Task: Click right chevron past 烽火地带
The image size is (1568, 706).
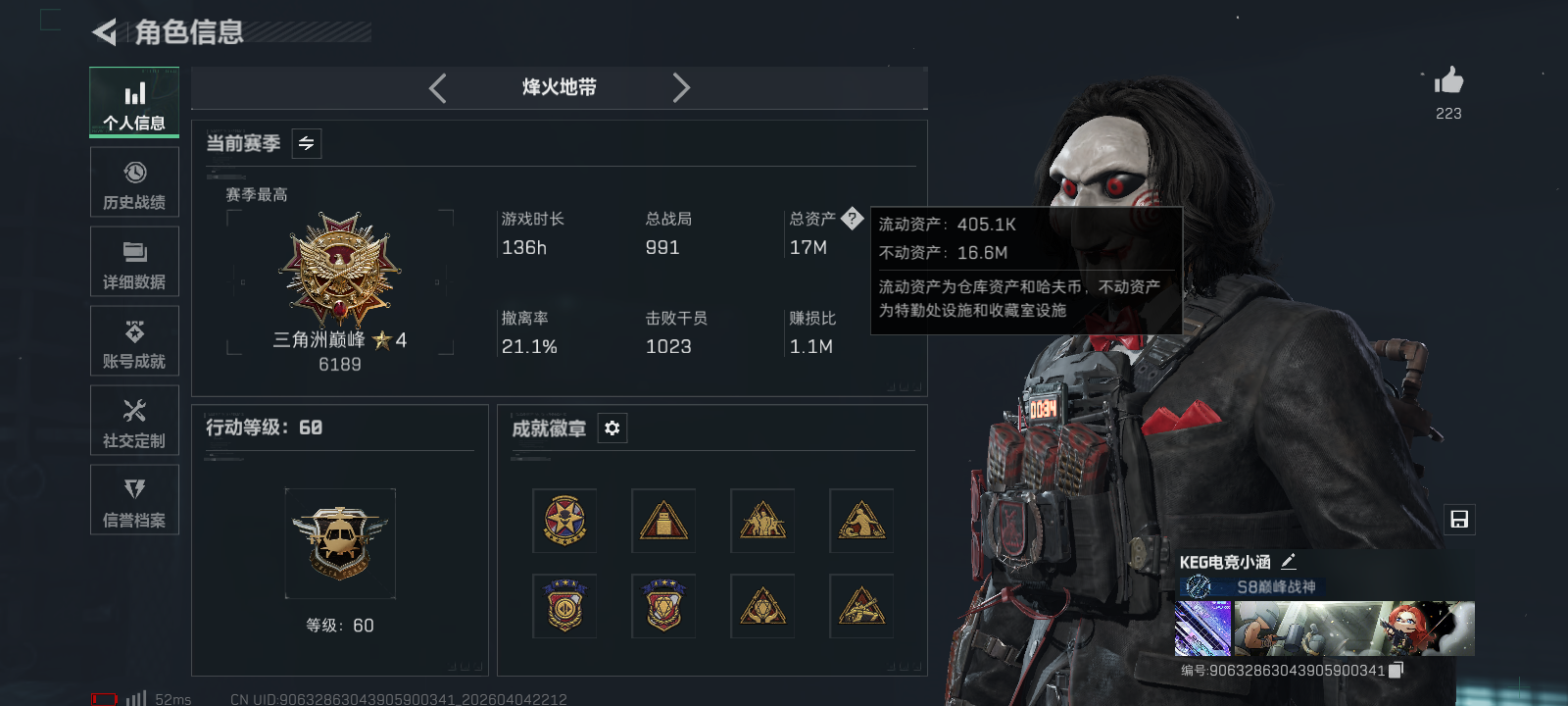Action: pyautogui.click(x=682, y=87)
